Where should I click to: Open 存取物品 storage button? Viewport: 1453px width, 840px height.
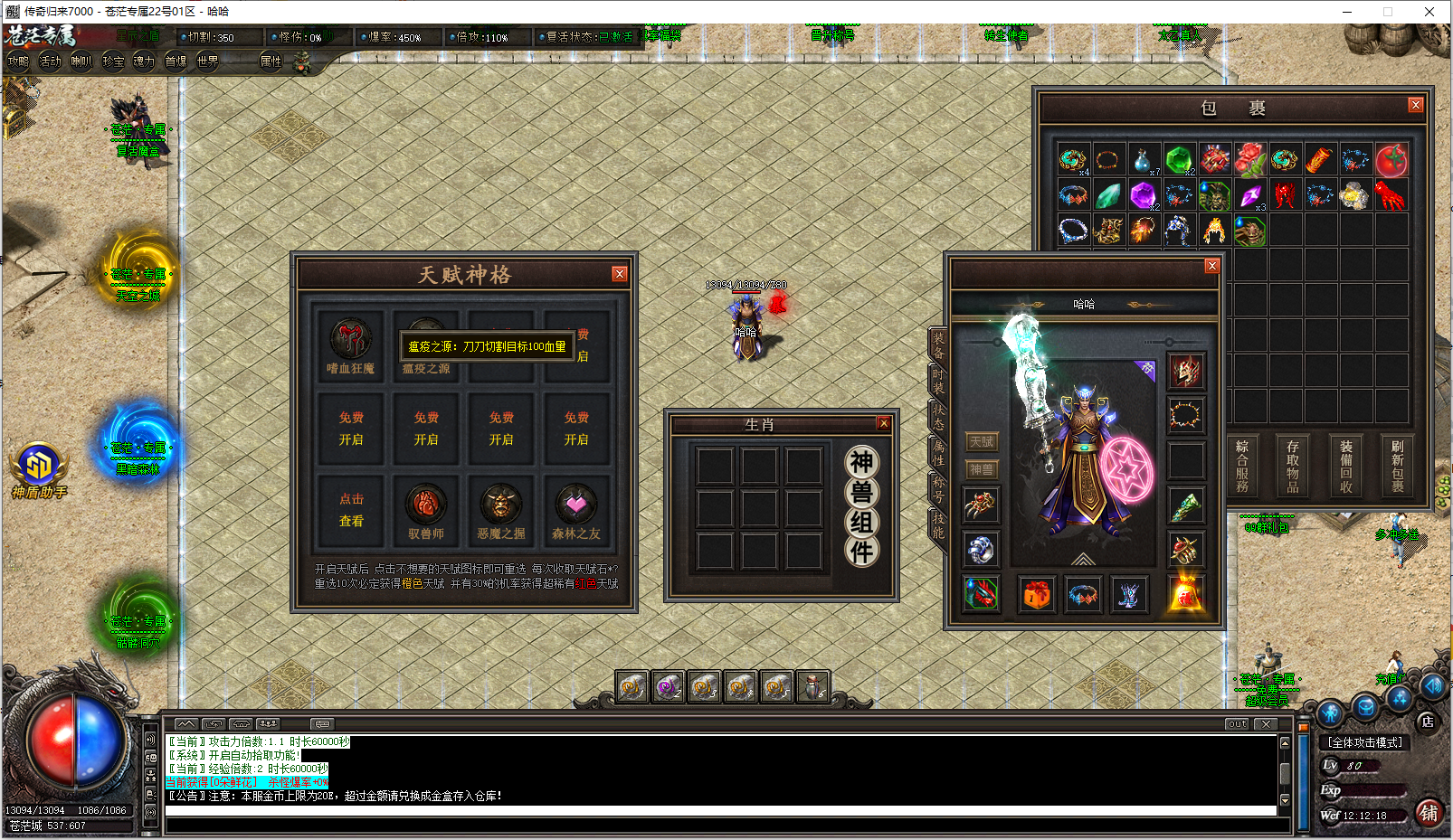click(1292, 467)
